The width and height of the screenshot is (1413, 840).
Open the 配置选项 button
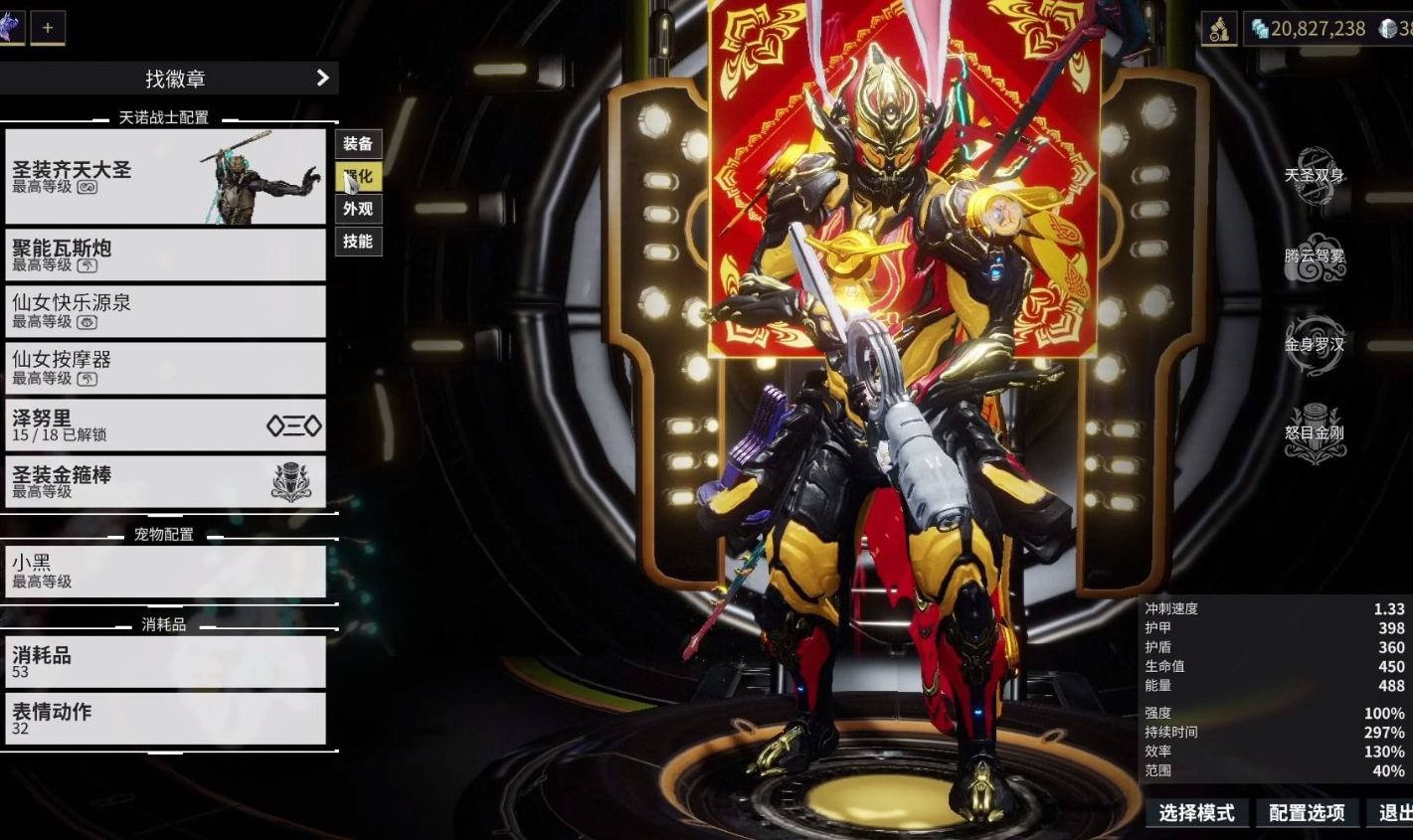coord(1306,813)
